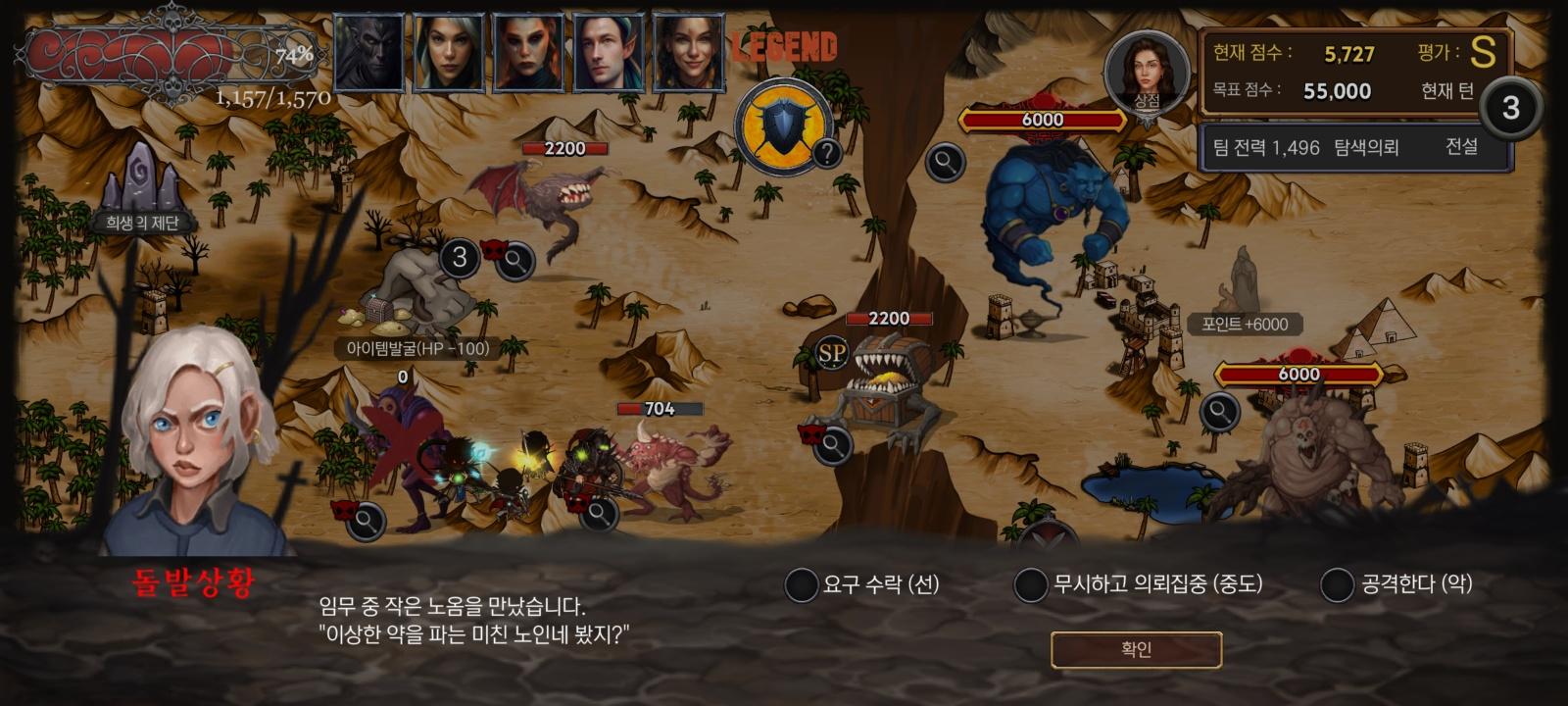Click the blue shield emblem icon
Viewport: 1568px width, 706px height.
click(781, 126)
